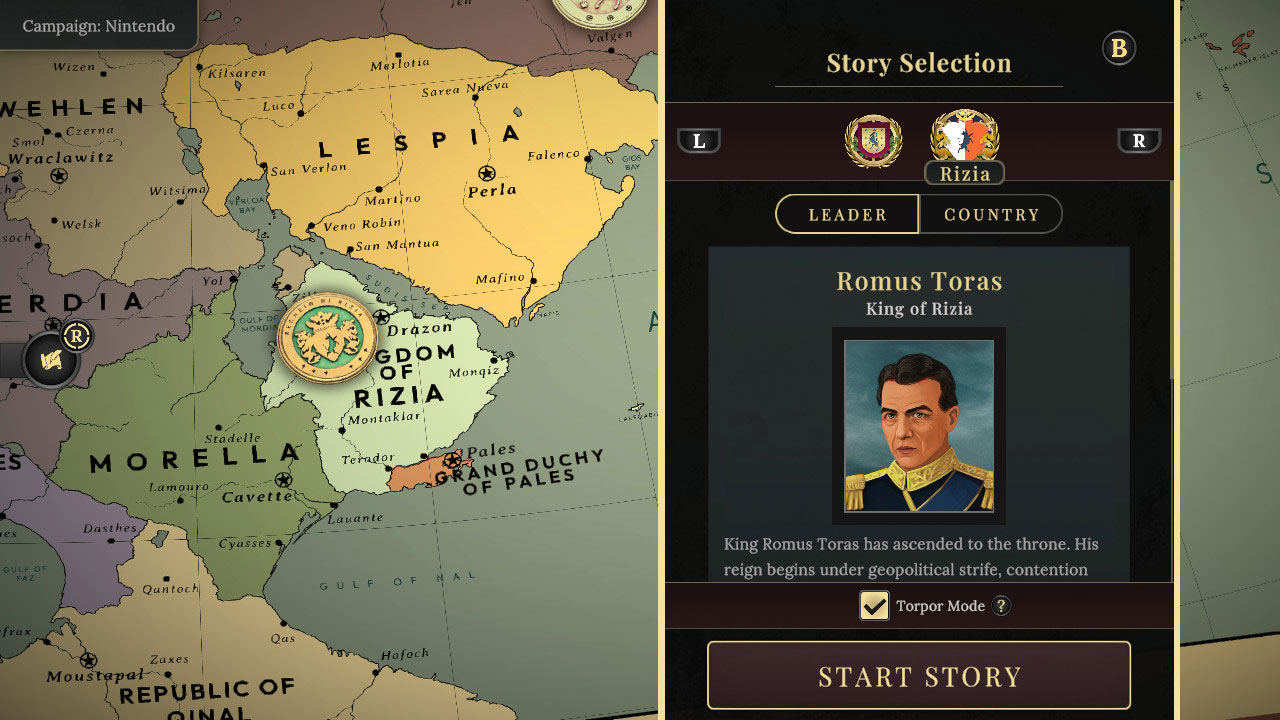Click the Campaign: Nintendo banner
1280x720 pixels.
[97, 27]
